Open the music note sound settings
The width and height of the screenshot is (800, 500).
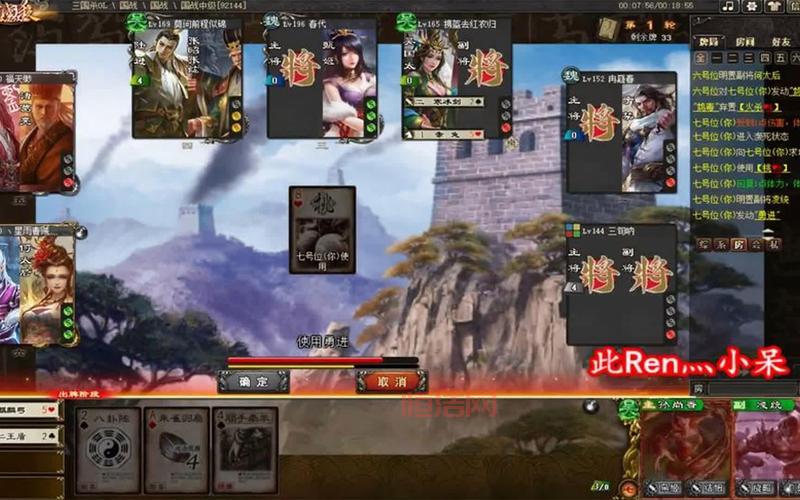point(728,7)
